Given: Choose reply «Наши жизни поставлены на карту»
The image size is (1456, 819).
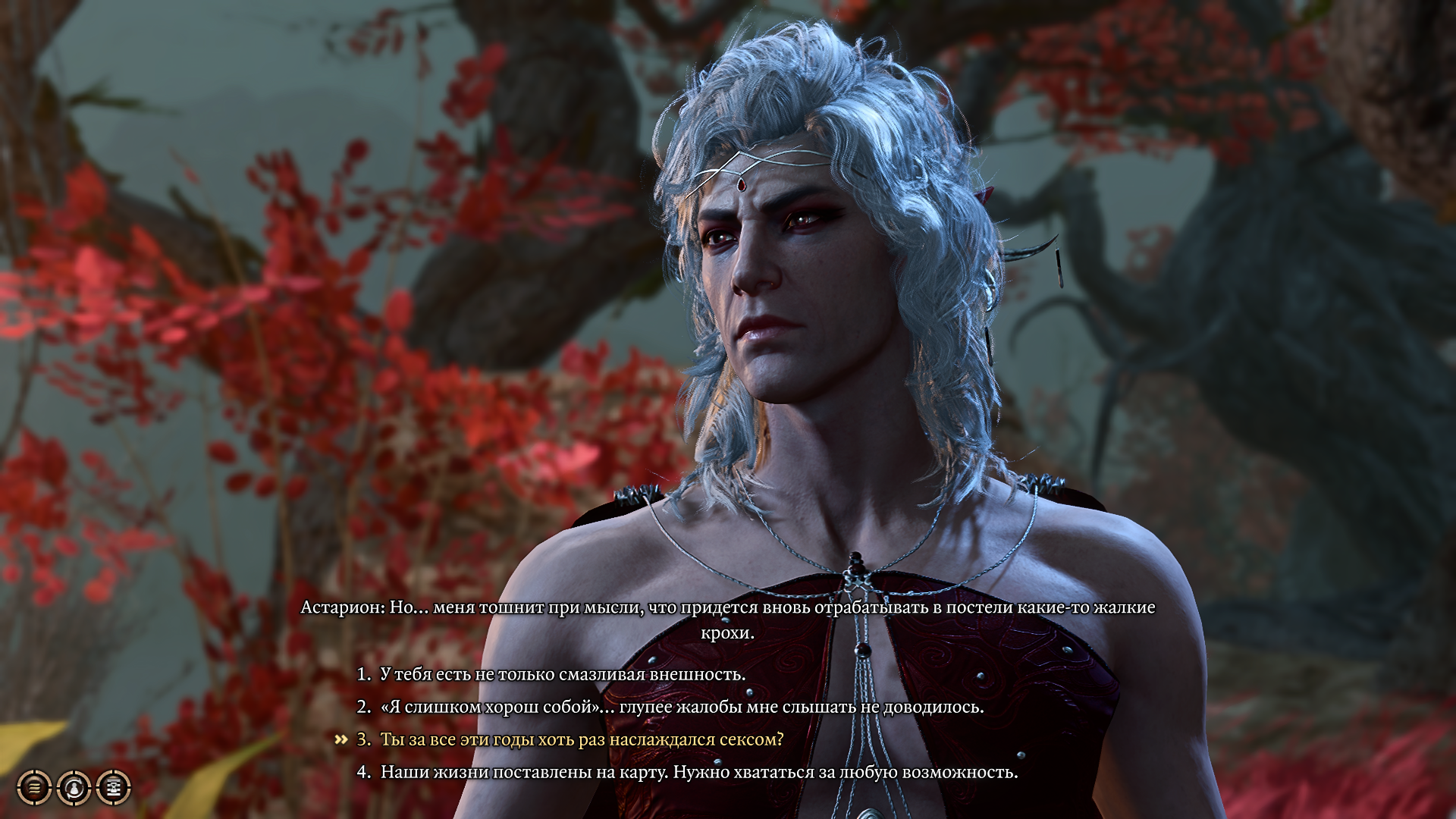Looking at the screenshot, I should [698, 772].
